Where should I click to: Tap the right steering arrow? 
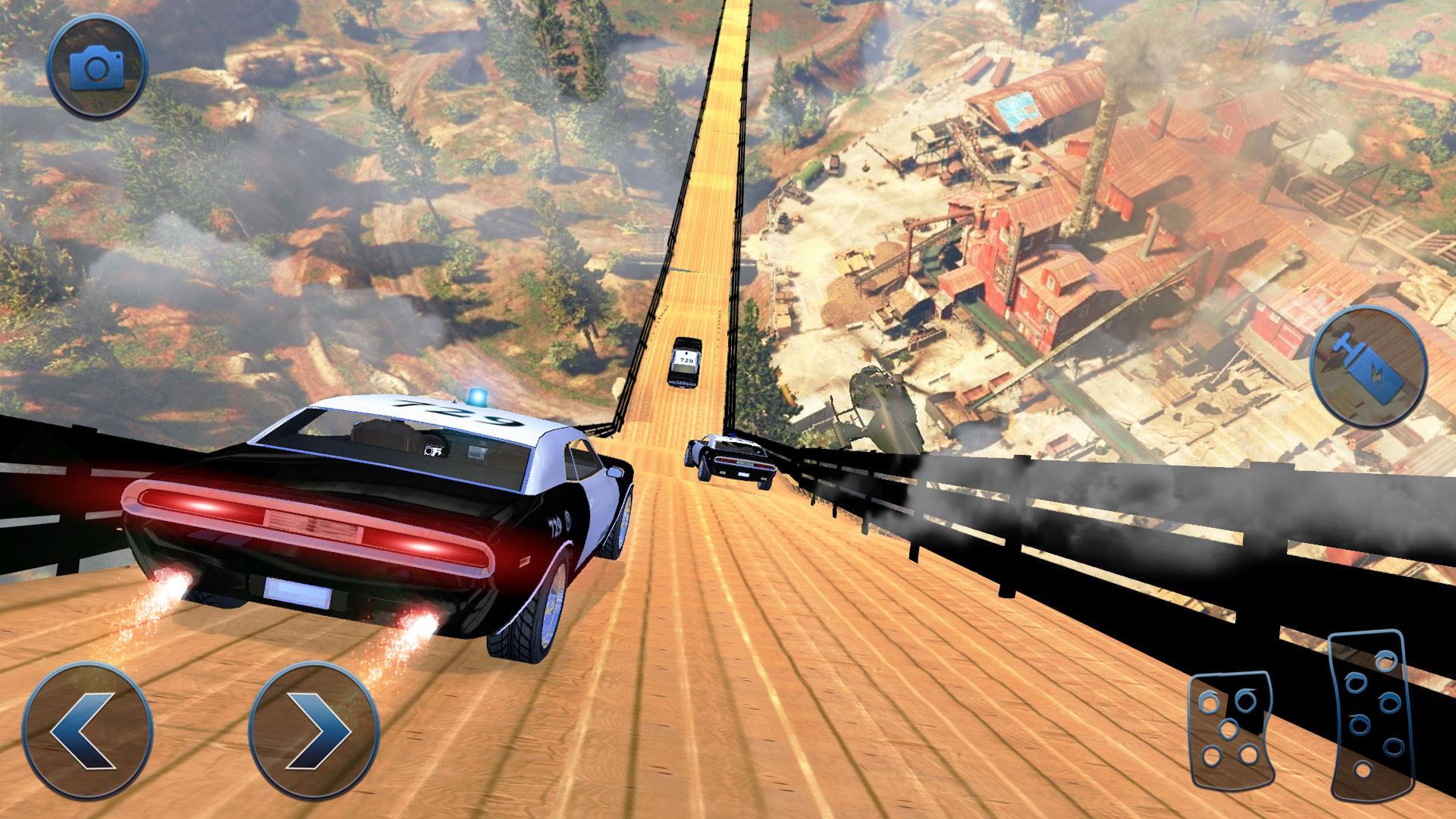pyautogui.click(x=315, y=728)
